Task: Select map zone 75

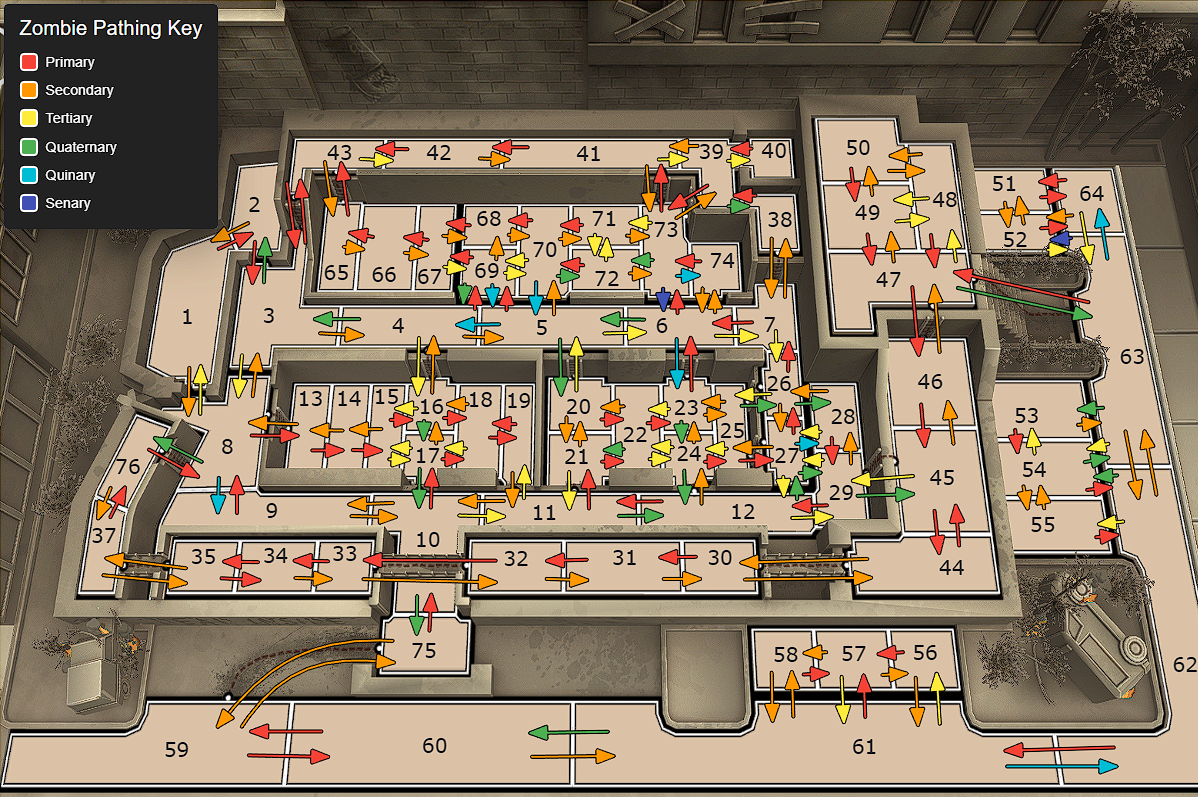Action: tap(424, 650)
